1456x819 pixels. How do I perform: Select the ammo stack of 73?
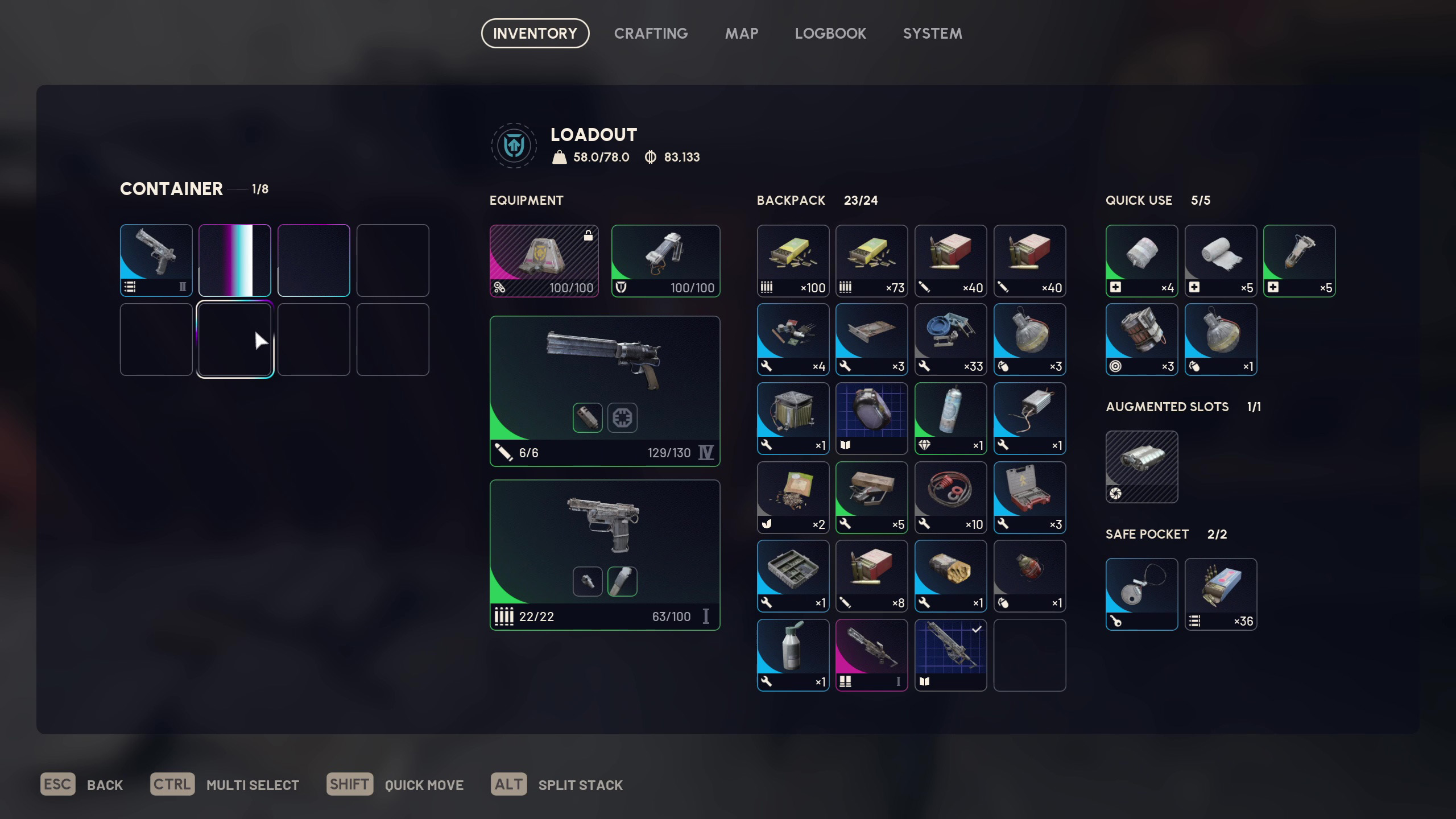(x=871, y=260)
